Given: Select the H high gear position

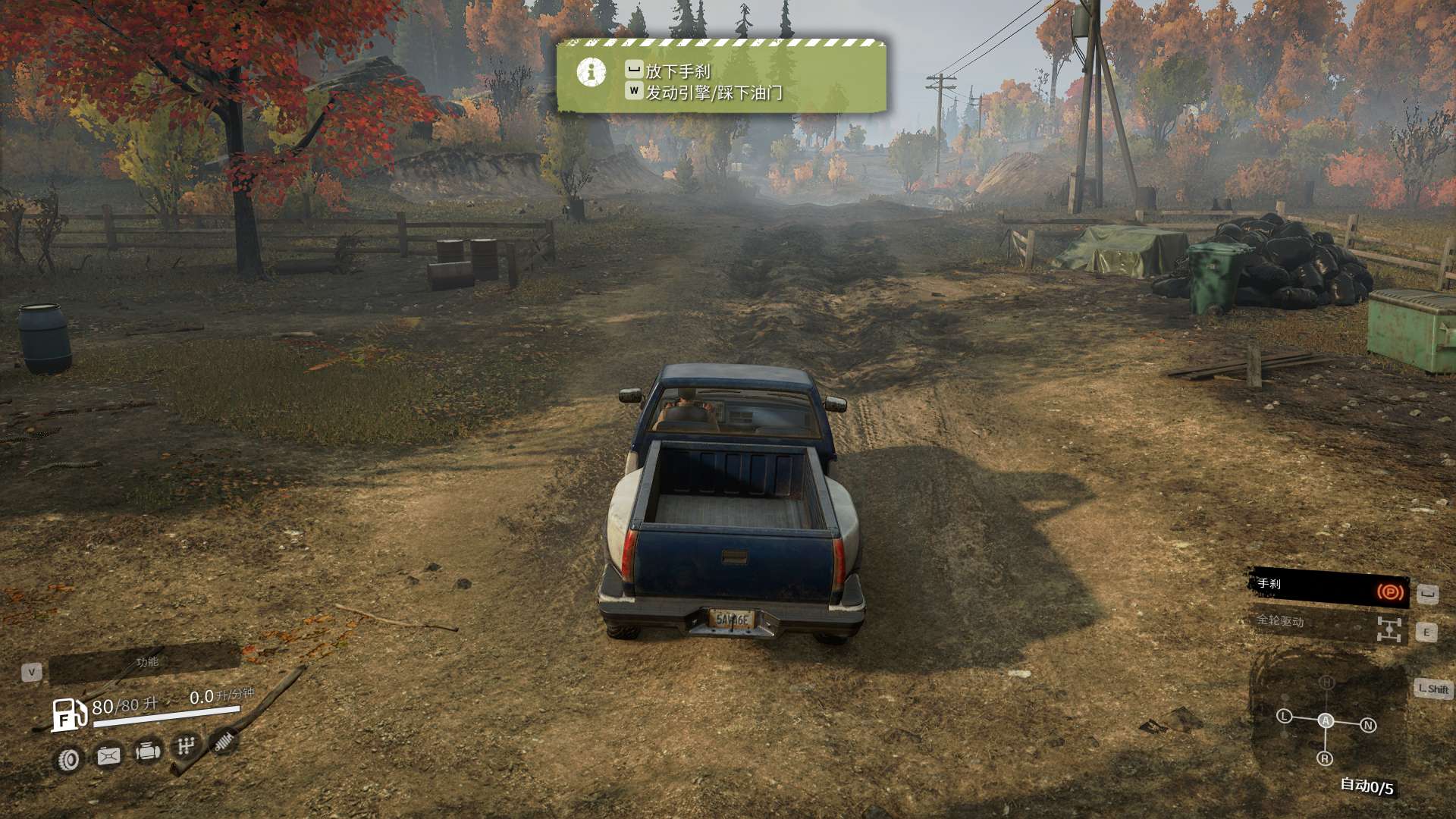Looking at the screenshot, I should (1326, 682).
